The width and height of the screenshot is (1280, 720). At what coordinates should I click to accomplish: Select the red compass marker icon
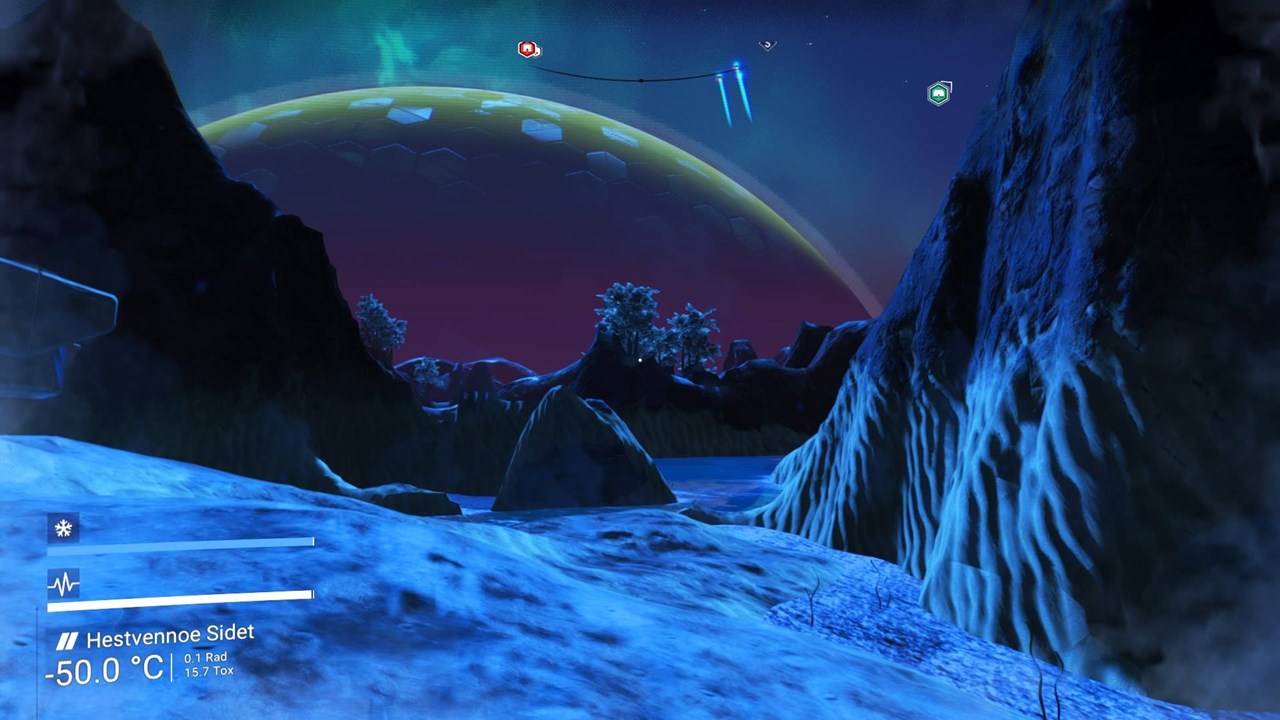(527, 49)
